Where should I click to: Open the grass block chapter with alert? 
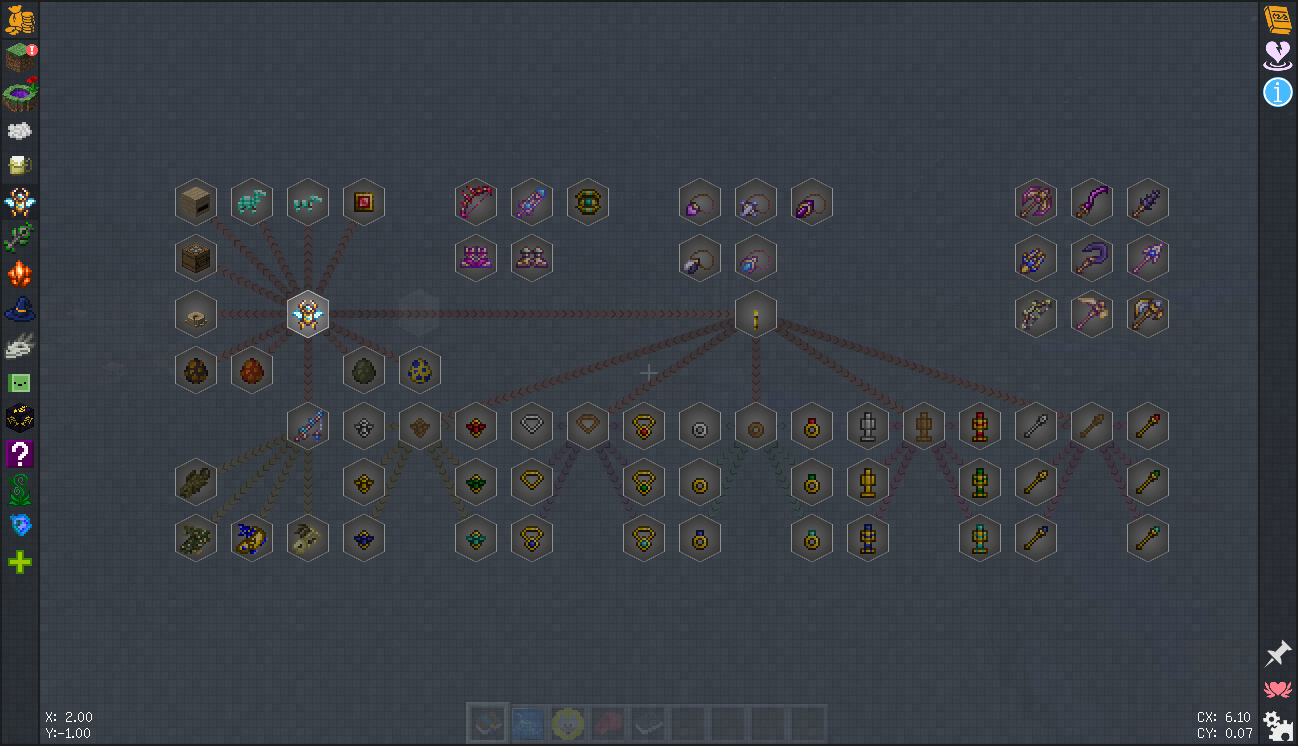coord(20,58)
